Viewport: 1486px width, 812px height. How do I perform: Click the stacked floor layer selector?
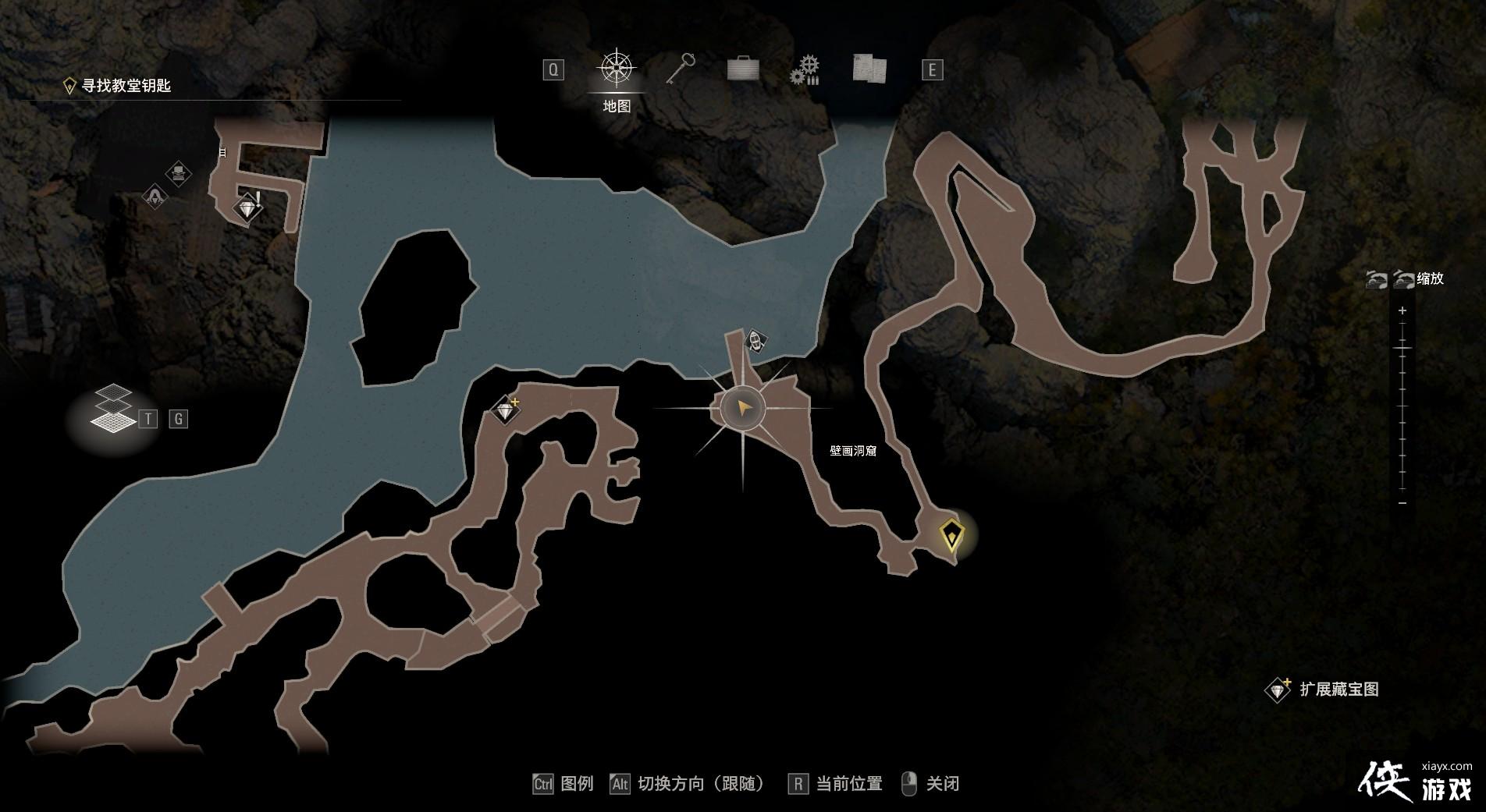[x=113, y=408]
